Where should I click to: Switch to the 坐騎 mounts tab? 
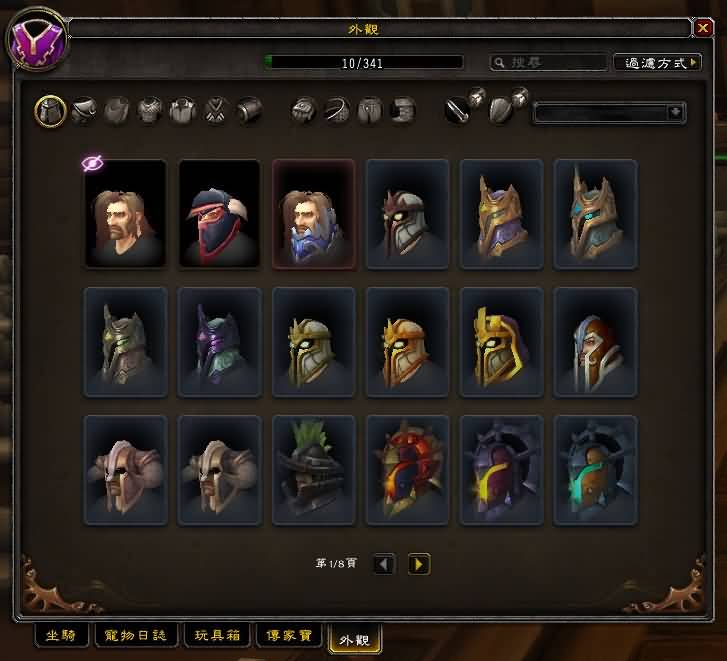(x=60, y=635)
